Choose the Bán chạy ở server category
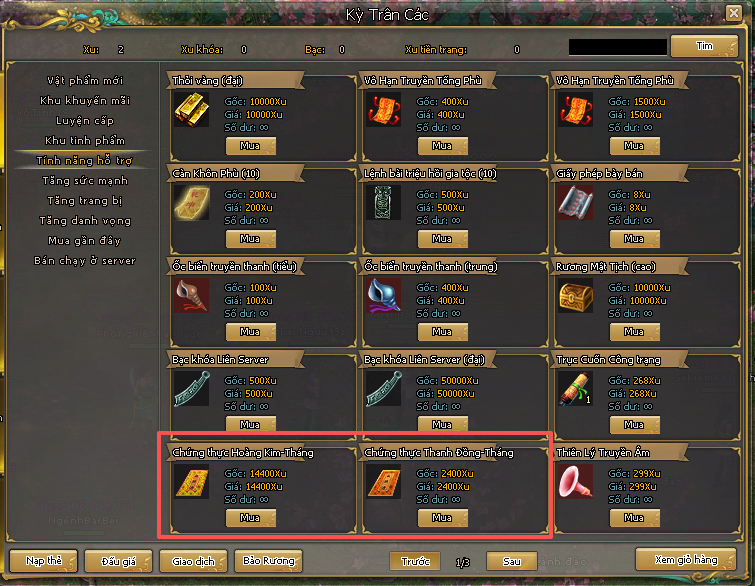The height and width of the screenshot is (586, 755). tap(84, 261)
